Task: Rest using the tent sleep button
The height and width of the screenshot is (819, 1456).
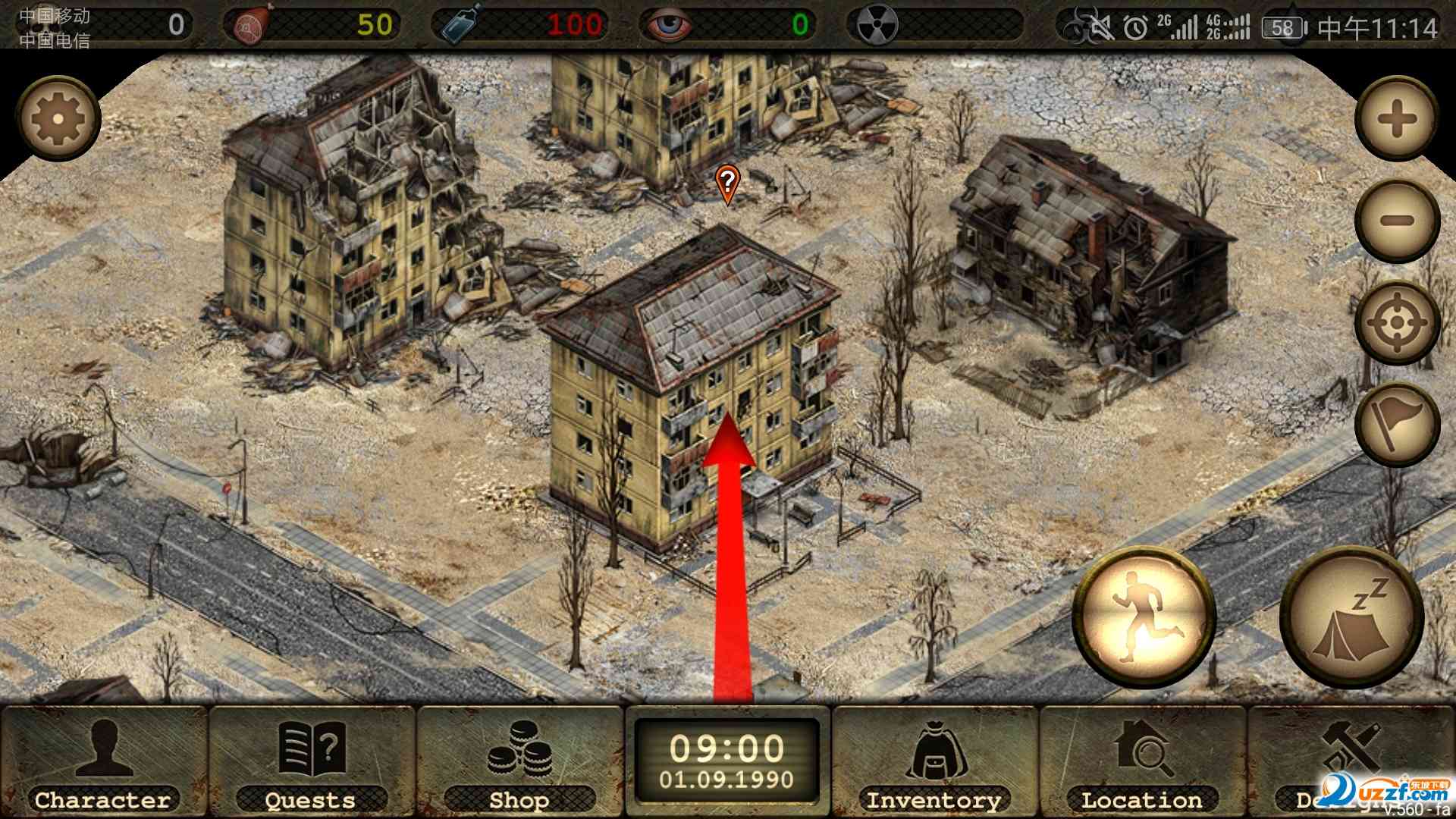Action: coord(1351,617)
